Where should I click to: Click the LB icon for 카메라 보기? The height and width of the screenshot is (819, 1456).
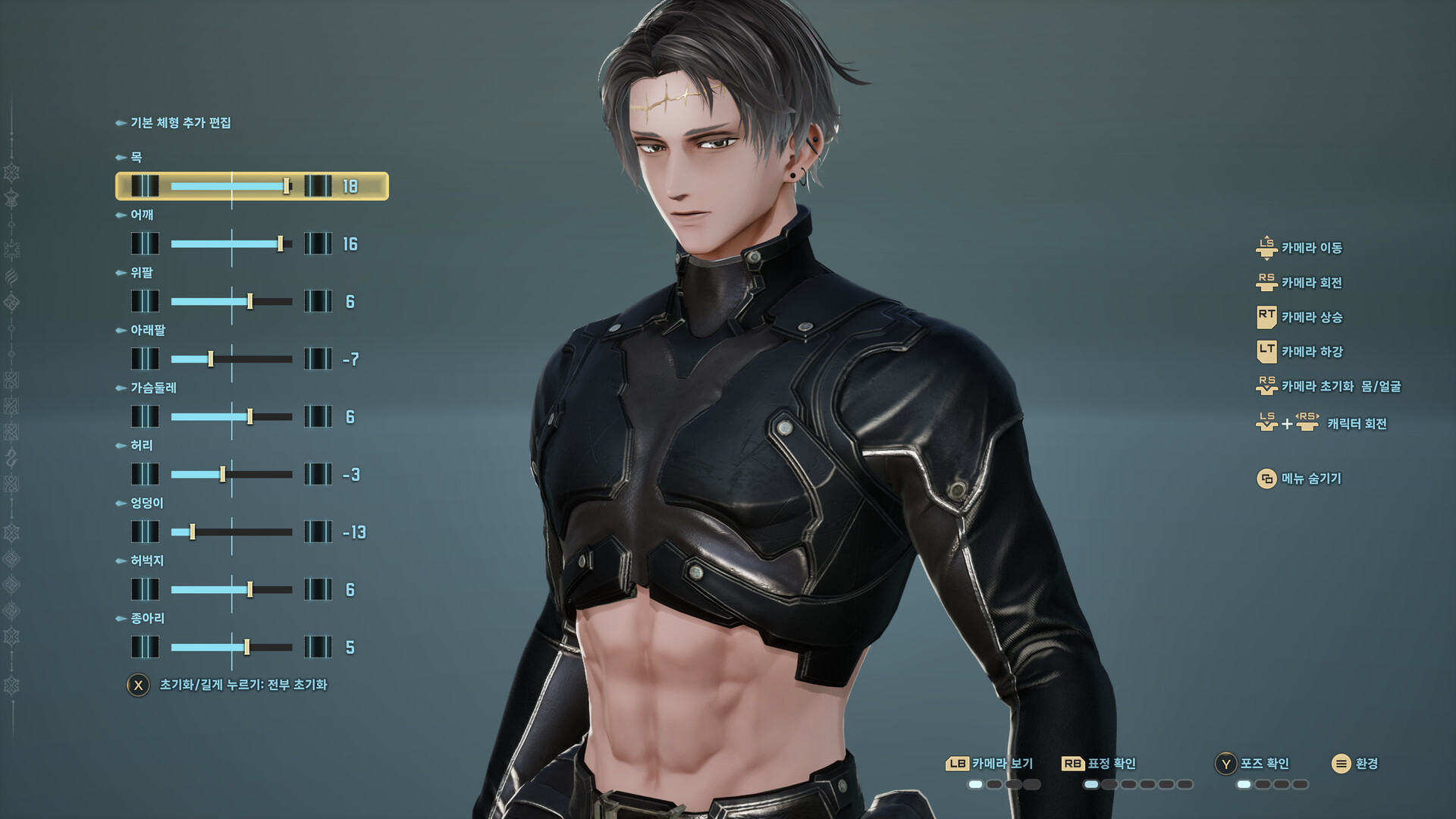coord(958,763)
